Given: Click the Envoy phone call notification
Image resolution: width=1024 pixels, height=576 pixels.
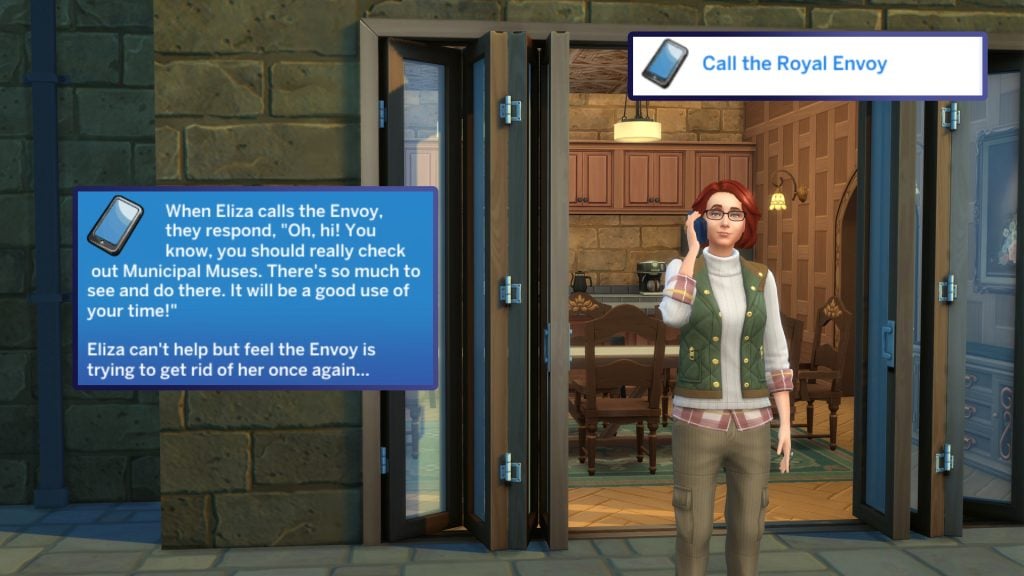Looking at the screenshot, I should coord(256,288).
